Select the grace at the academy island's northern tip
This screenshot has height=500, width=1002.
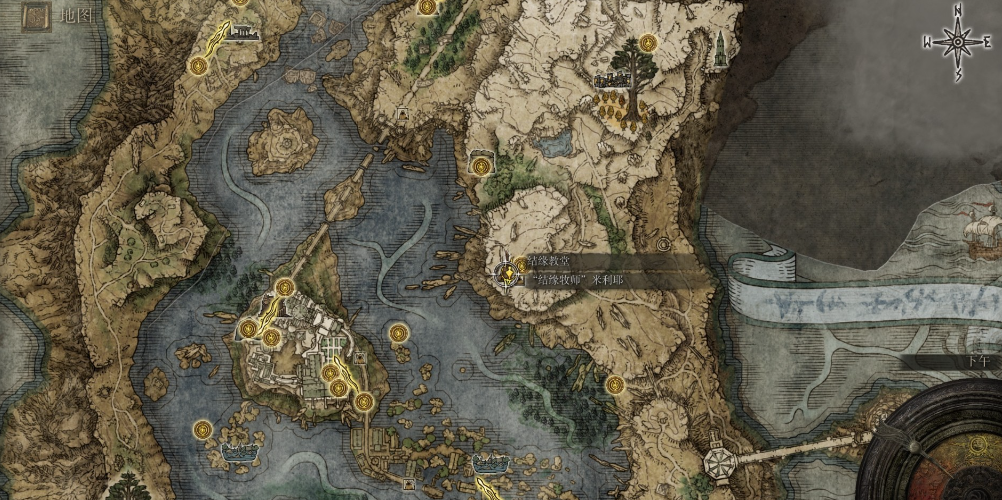click(x=285, y=288)
